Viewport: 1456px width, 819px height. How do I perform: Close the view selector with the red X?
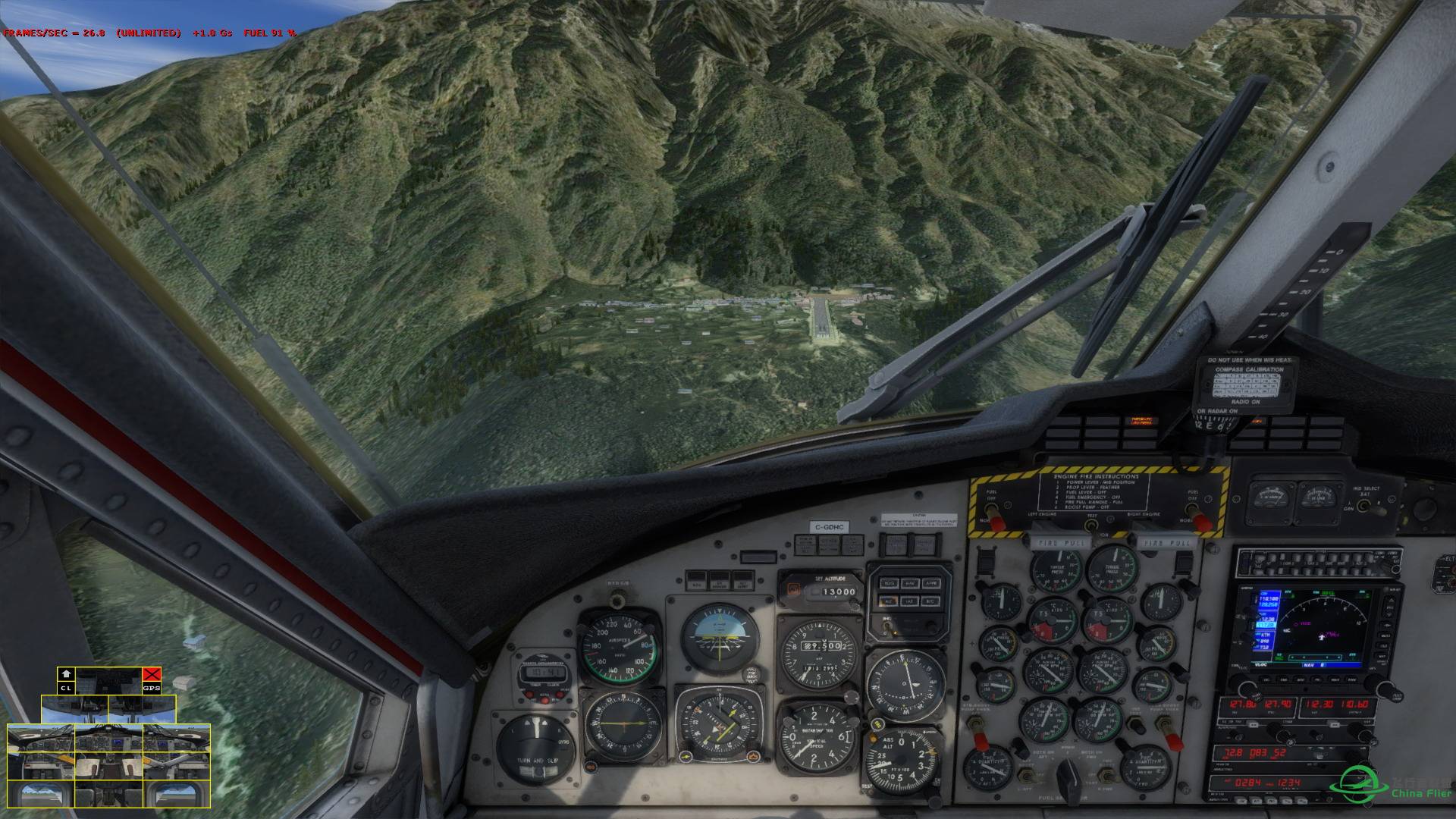coord(152,674)
